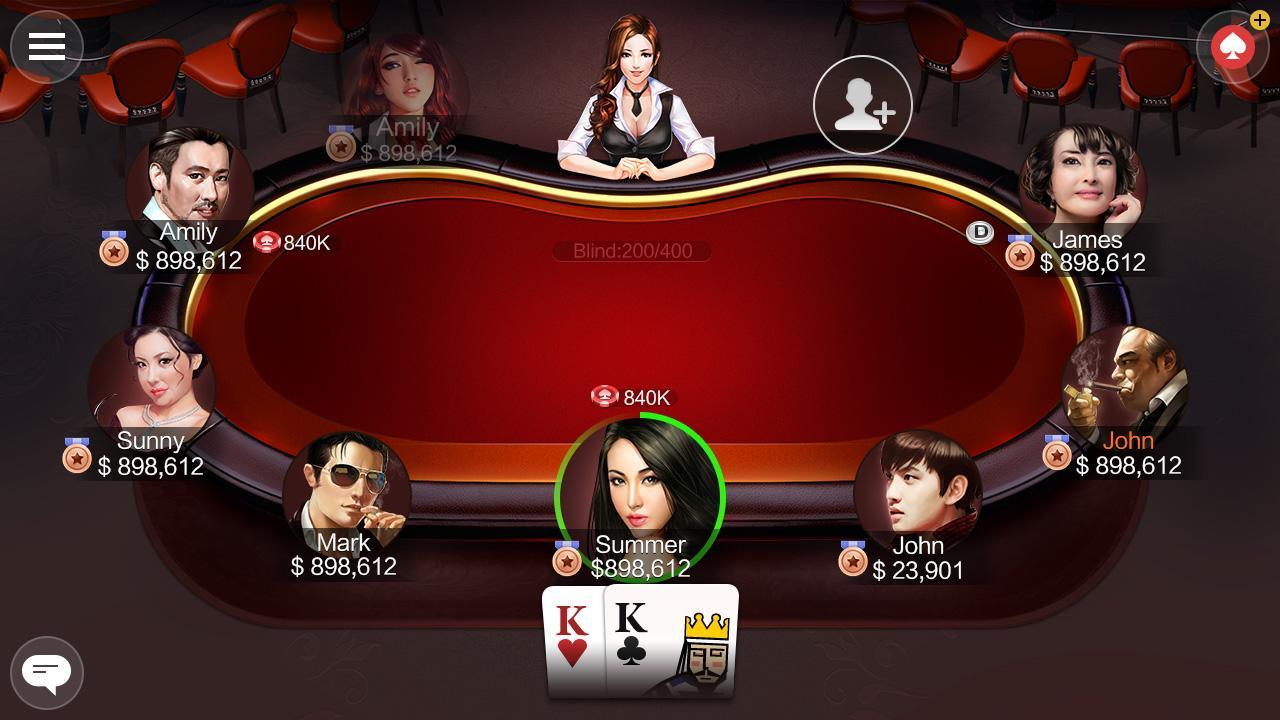Click Sunny's bronze medal badge
The height and width of the screenshot is (720, 1280).
tap(78, 458)
